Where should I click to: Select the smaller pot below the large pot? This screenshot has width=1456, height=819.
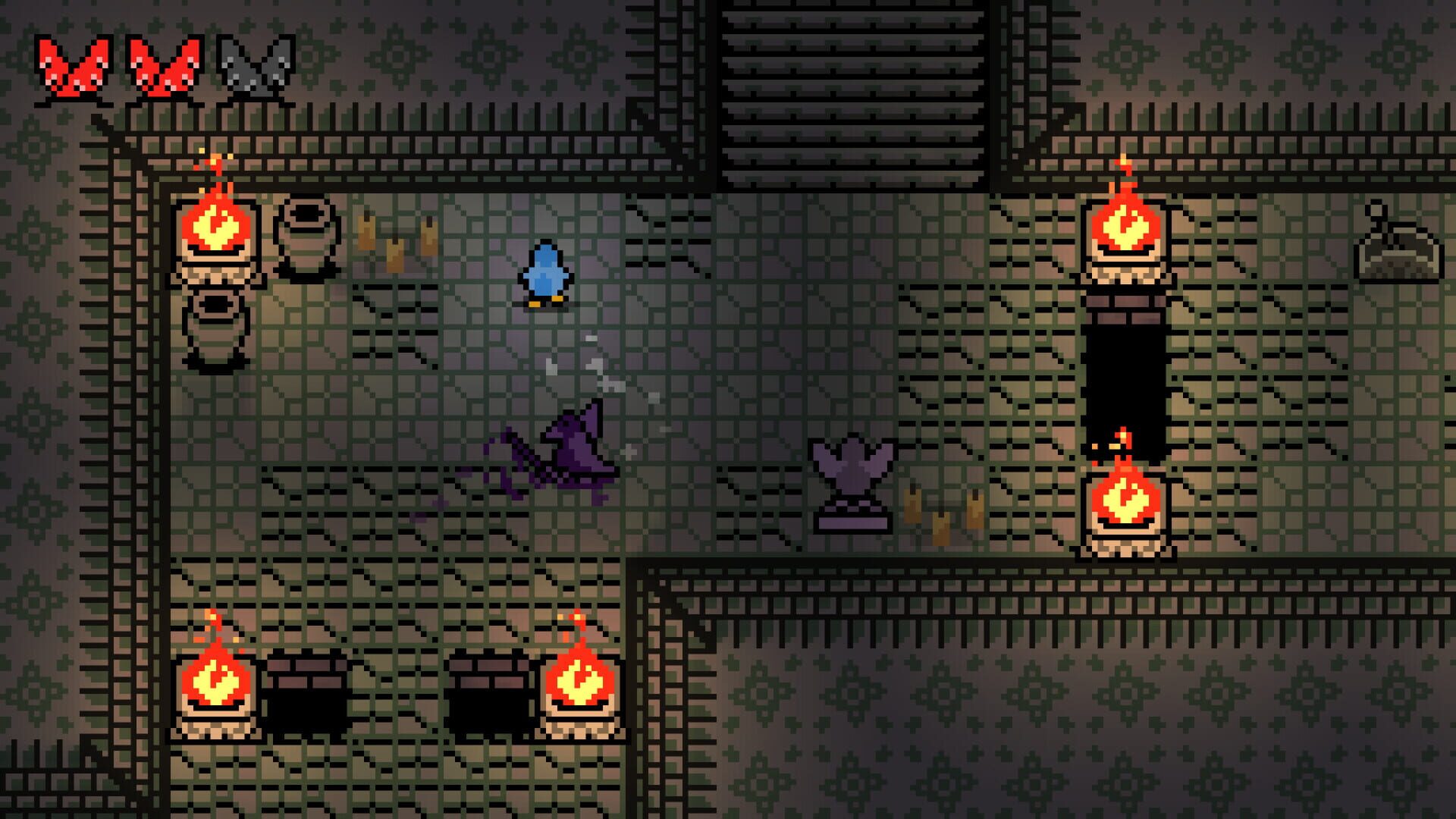click(x=216, y=326)
